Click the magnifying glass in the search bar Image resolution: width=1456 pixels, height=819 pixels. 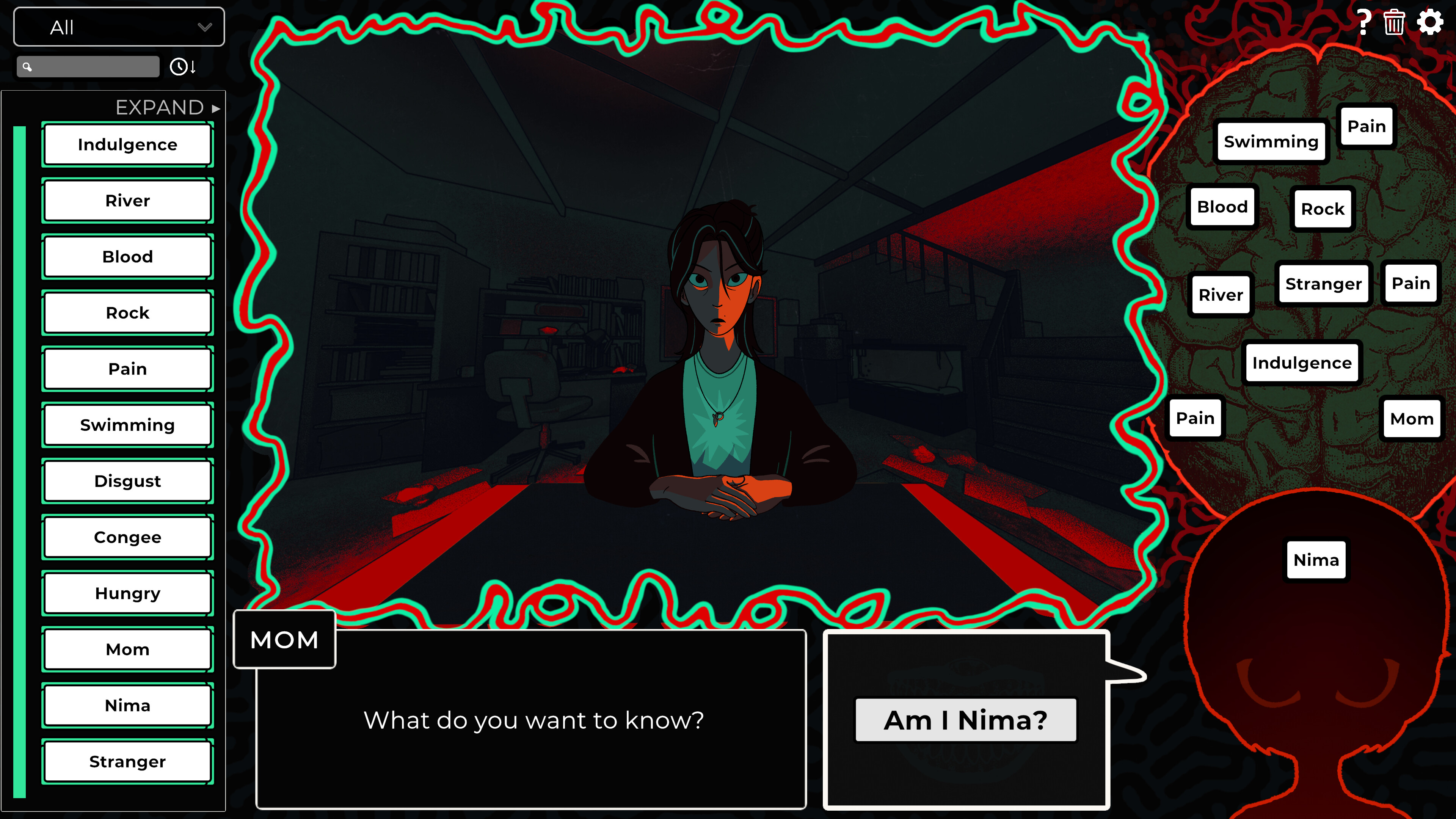click(x=27, y=66)
